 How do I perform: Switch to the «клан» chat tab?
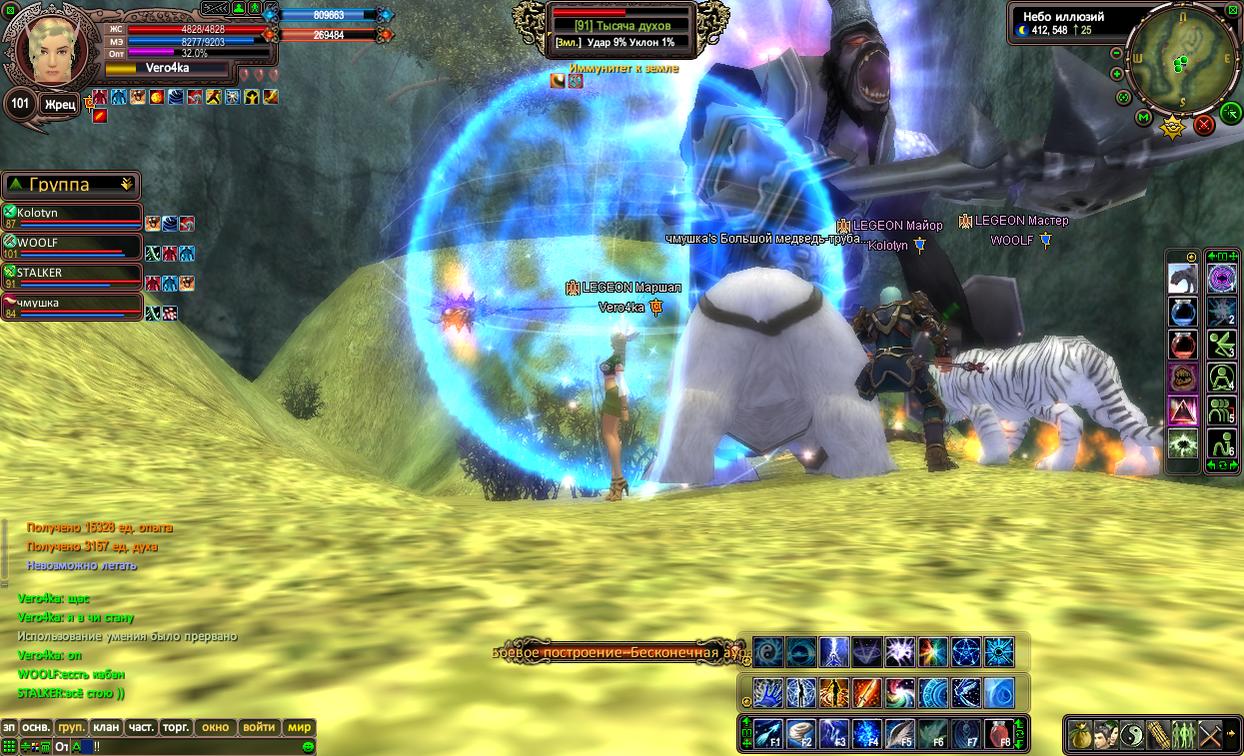point(104,727)
